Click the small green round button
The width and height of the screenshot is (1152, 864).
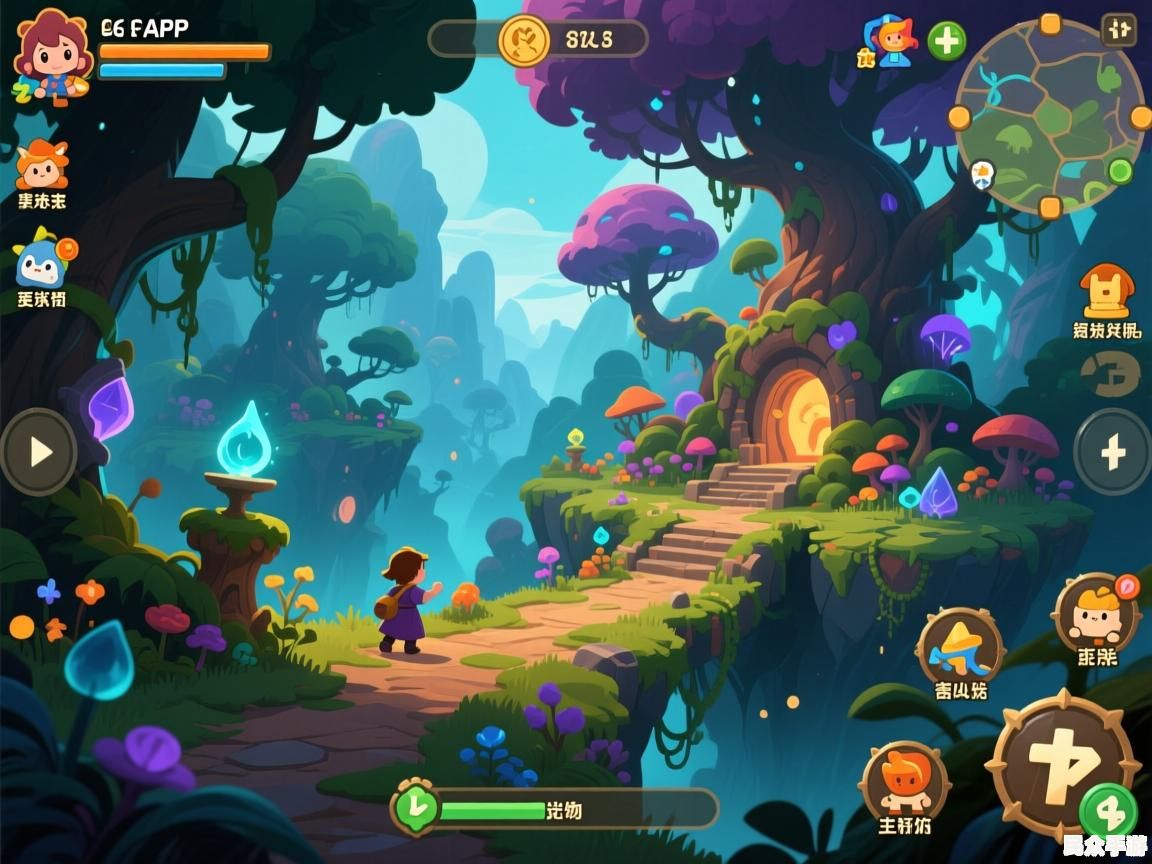1107,810
